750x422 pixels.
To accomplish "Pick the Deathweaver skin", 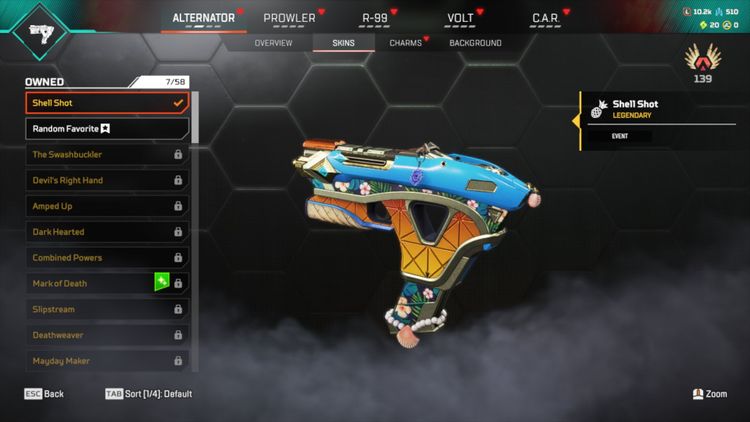I will [x=106, y=335].
